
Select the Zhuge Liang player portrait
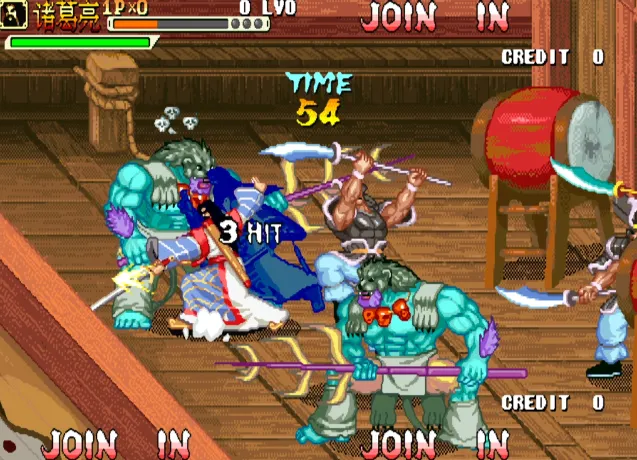pyautogui.click(x=15, y=16)
